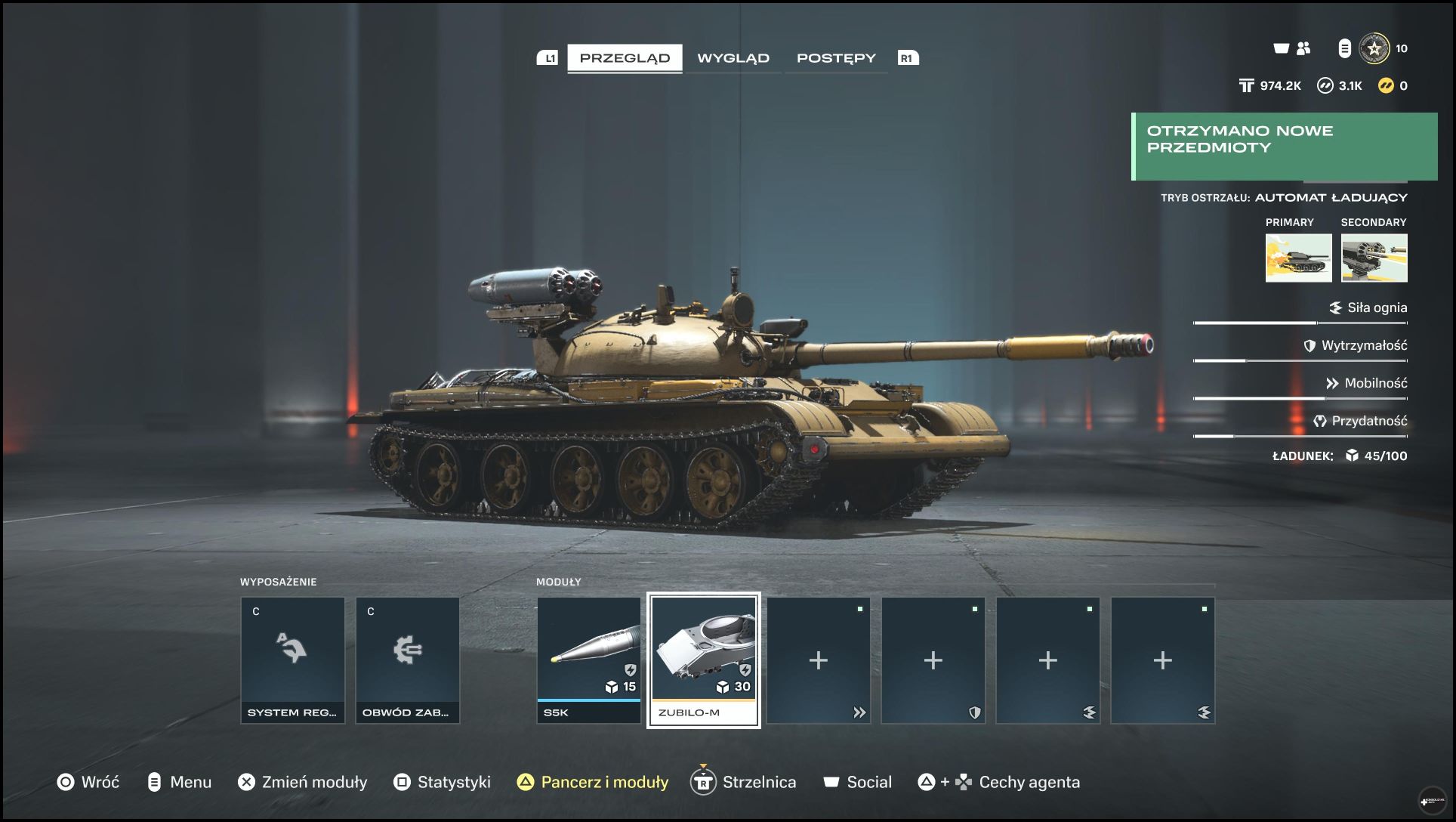Viewport: 1456px width, 822px height.
Task: Add a module to the empty shield slot
Action: pos(933,660)
